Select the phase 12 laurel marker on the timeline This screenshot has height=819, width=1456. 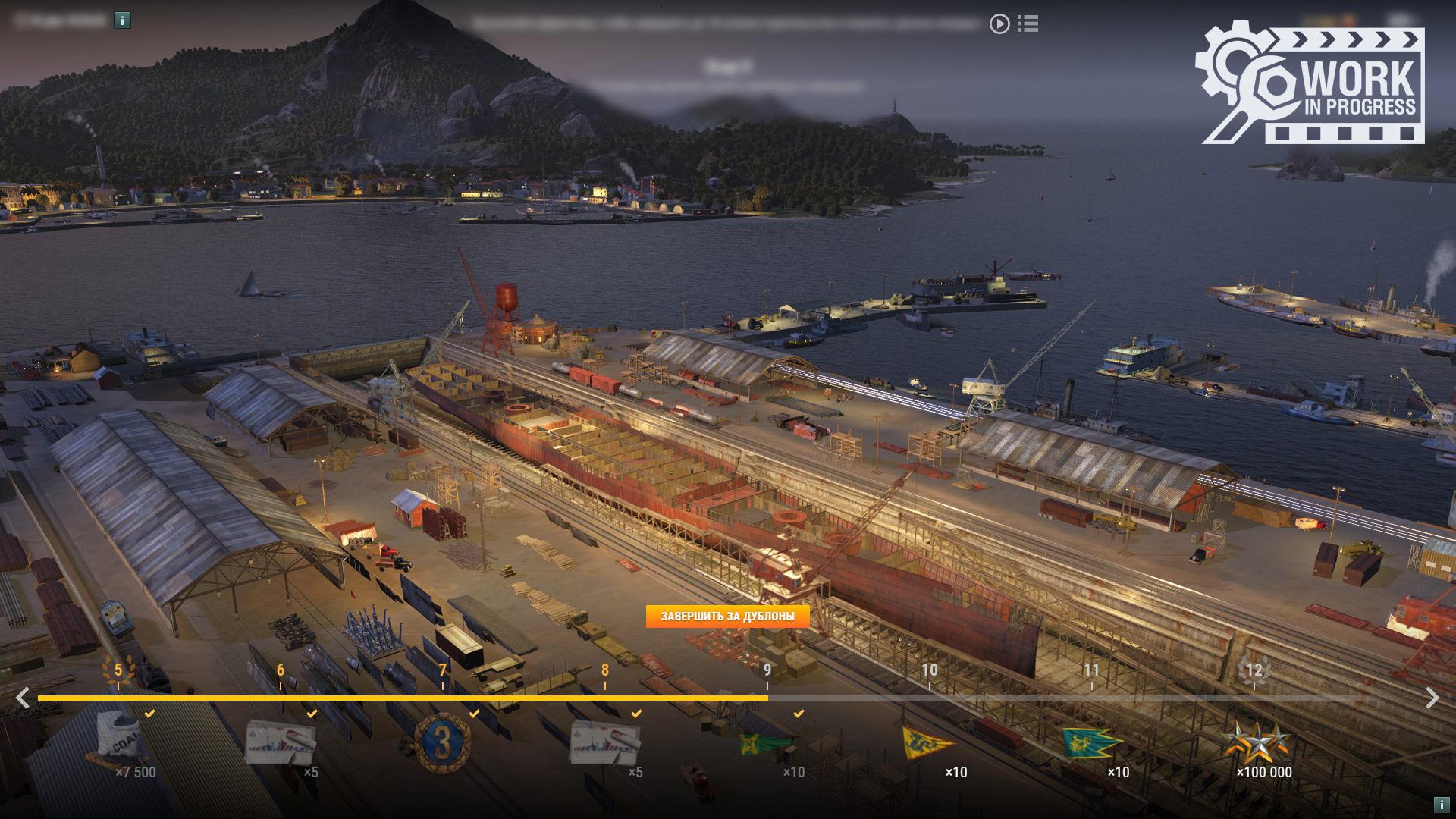(x=1254, y=671)
